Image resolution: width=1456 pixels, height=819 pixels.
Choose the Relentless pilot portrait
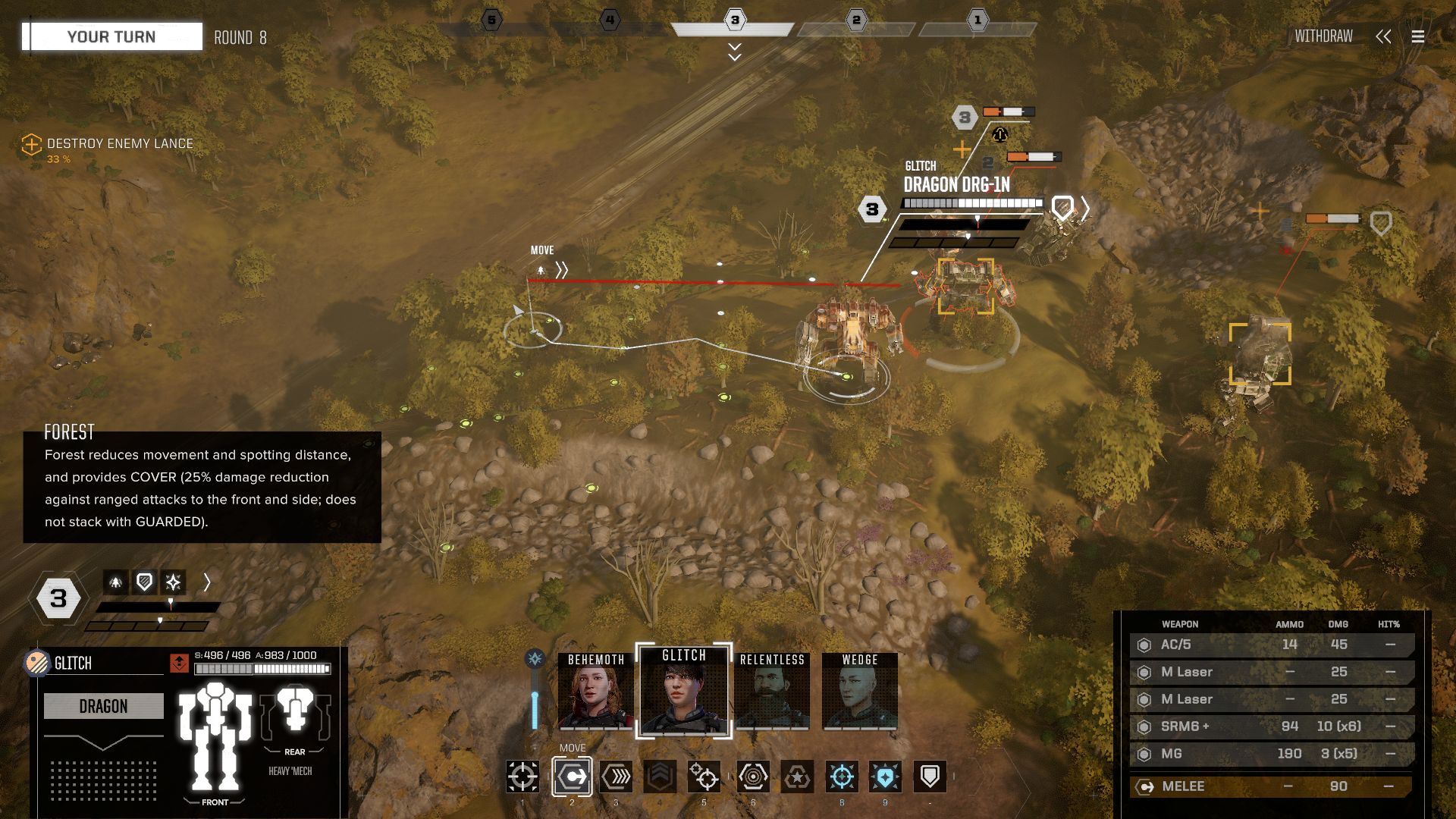click(x=772, y=692)
